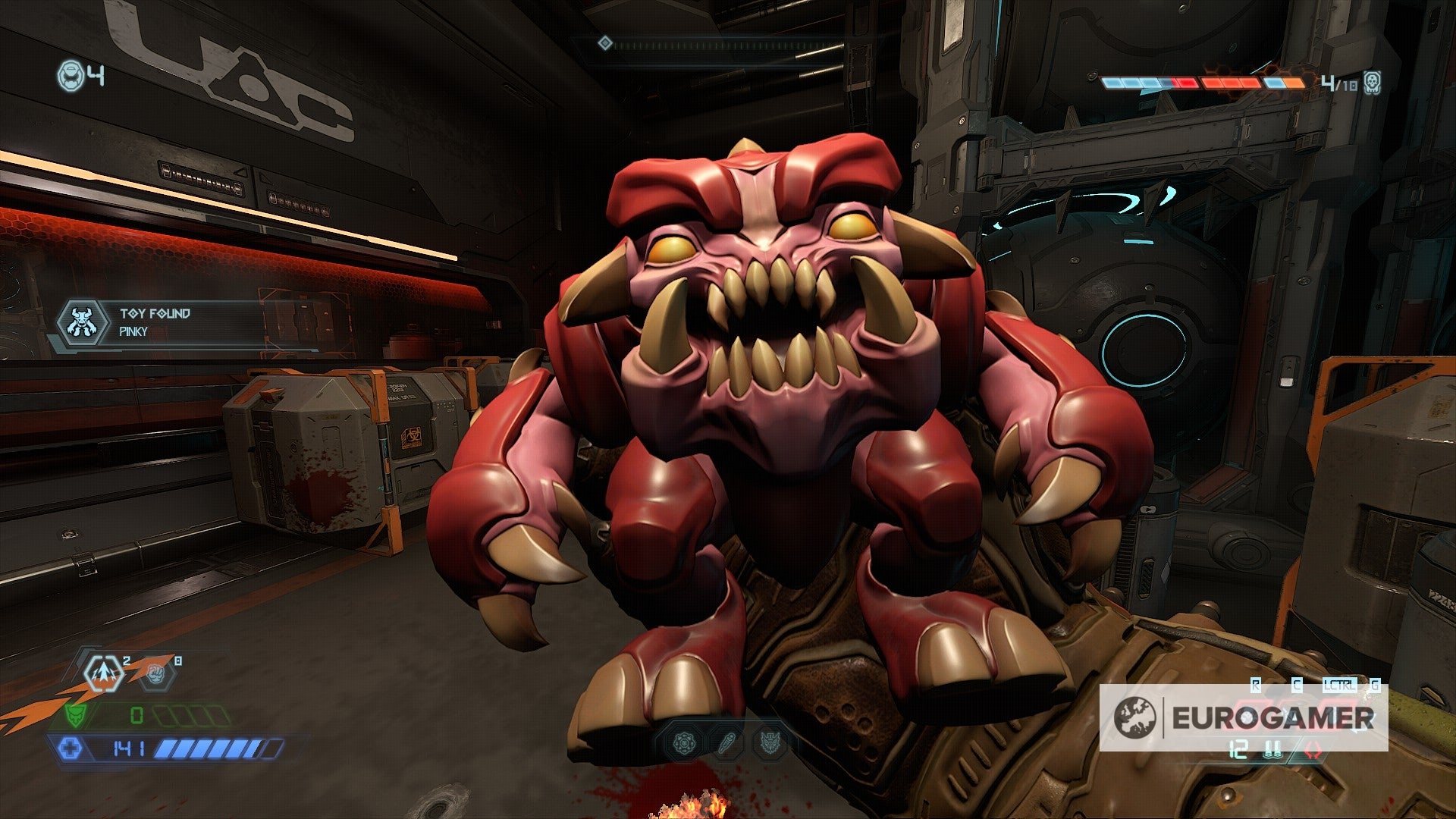Select the C key prompt label
This screenshot has width=1456, height=819.
click(1297, 684)
